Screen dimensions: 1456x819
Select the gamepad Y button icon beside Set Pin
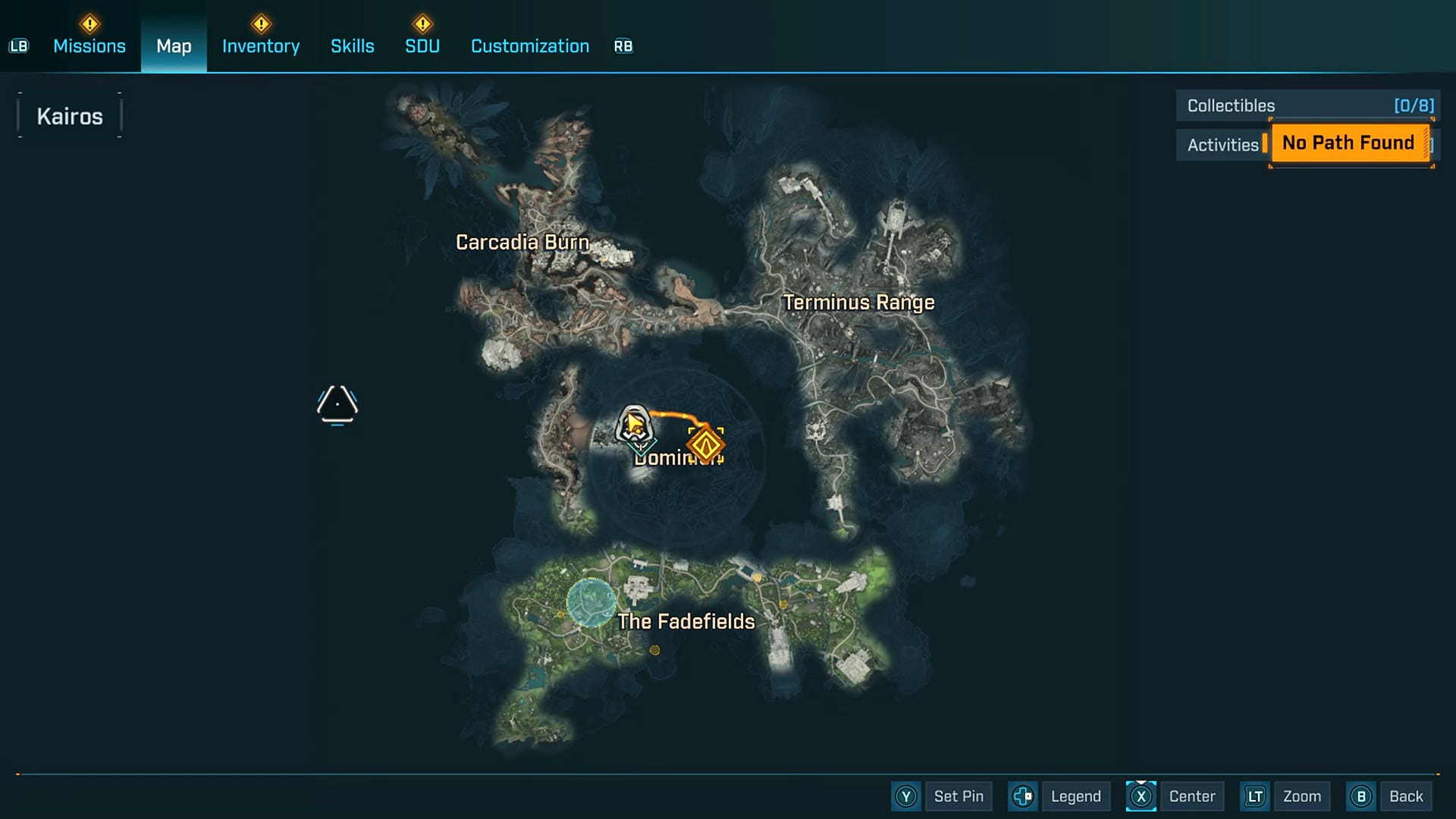click(905, 796)
